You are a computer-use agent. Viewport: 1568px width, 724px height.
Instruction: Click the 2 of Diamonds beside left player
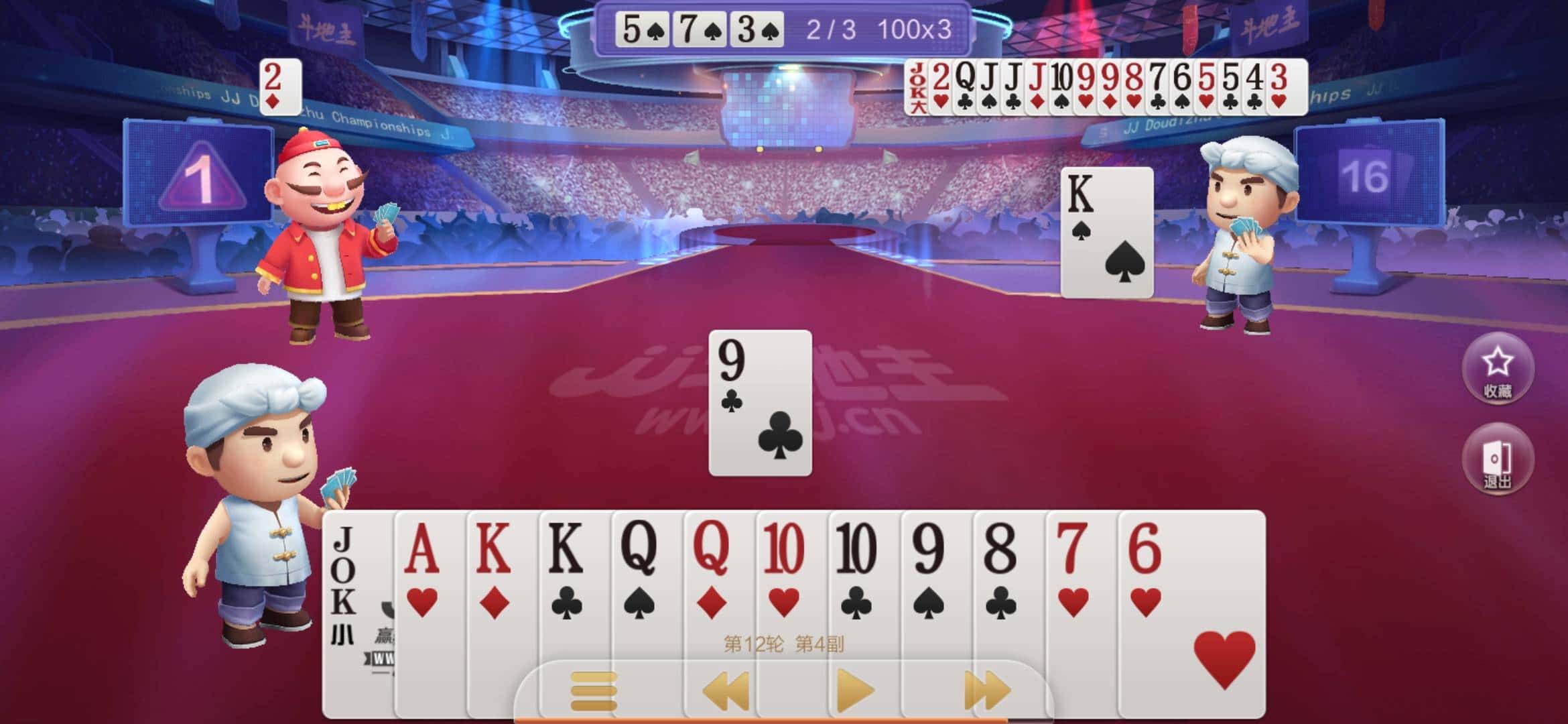tap(279, 86)
